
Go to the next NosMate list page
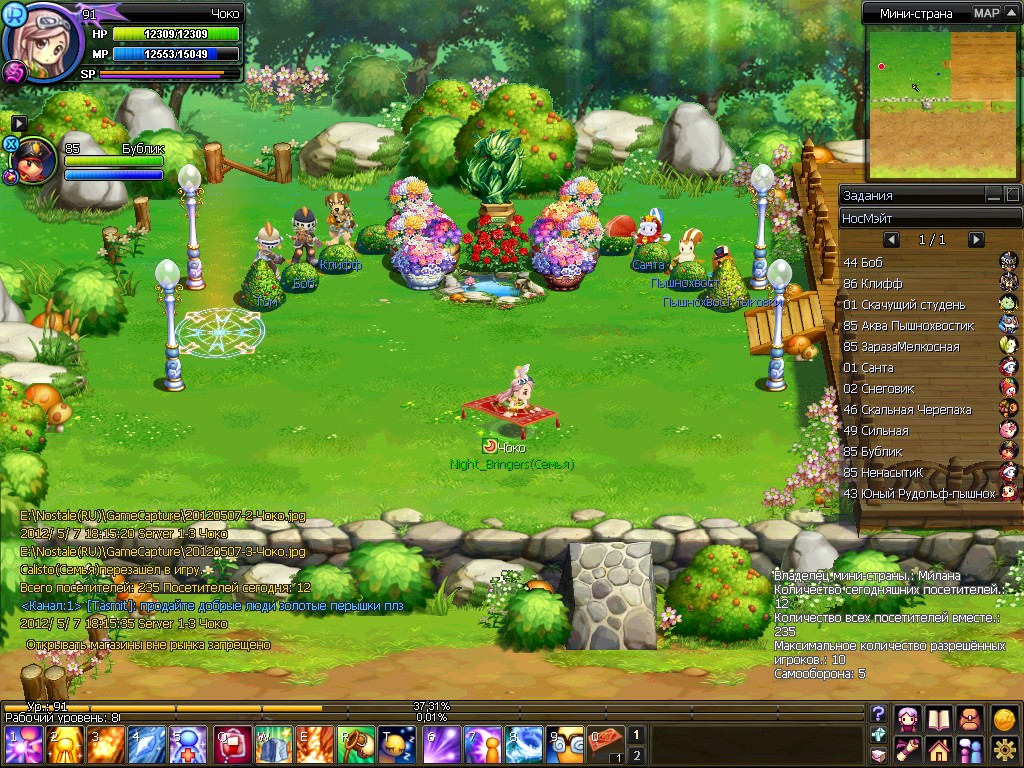[x=976, y=240]
